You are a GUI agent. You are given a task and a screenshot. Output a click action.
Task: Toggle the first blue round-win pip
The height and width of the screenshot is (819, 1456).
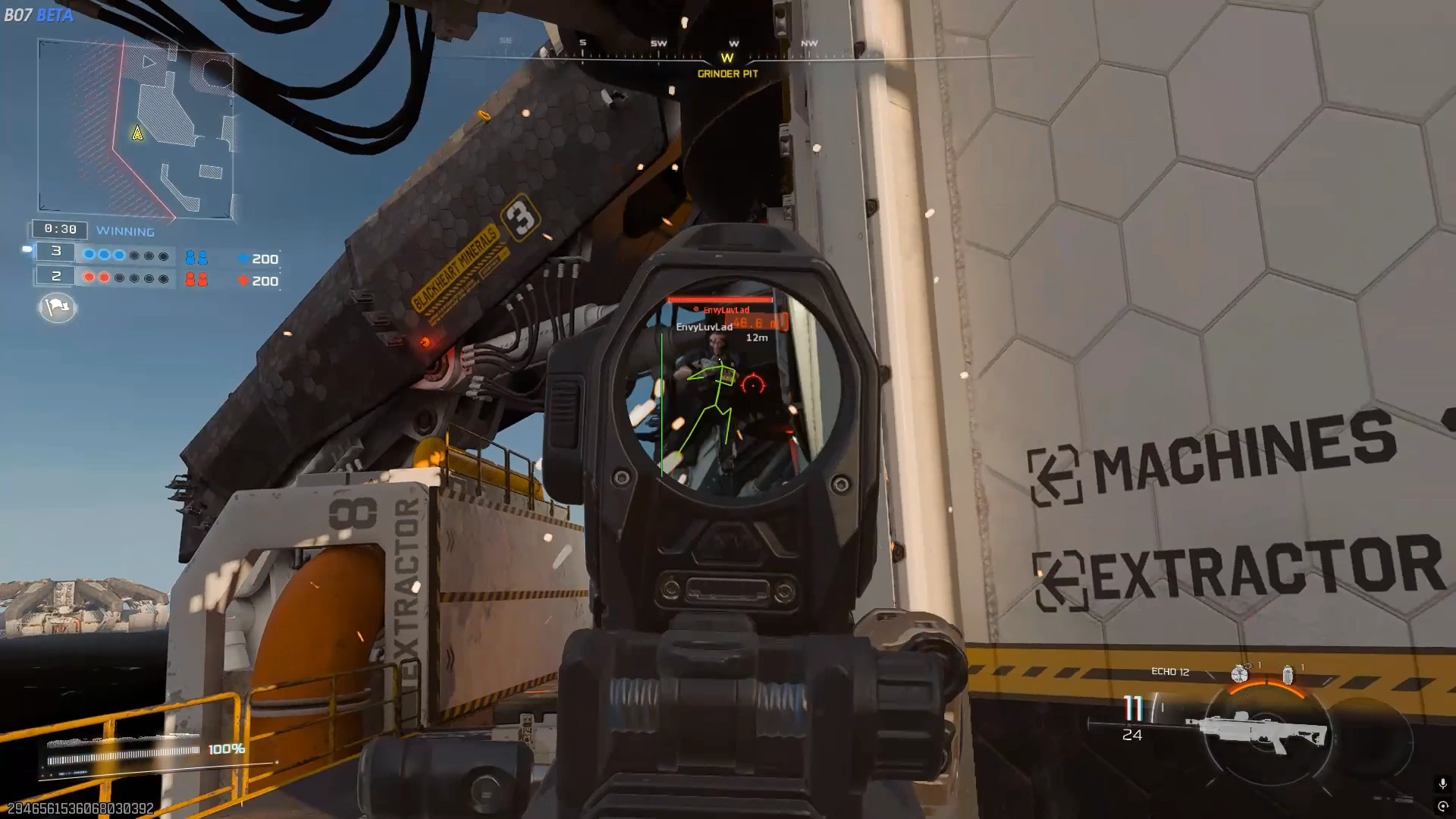point(89,255)
